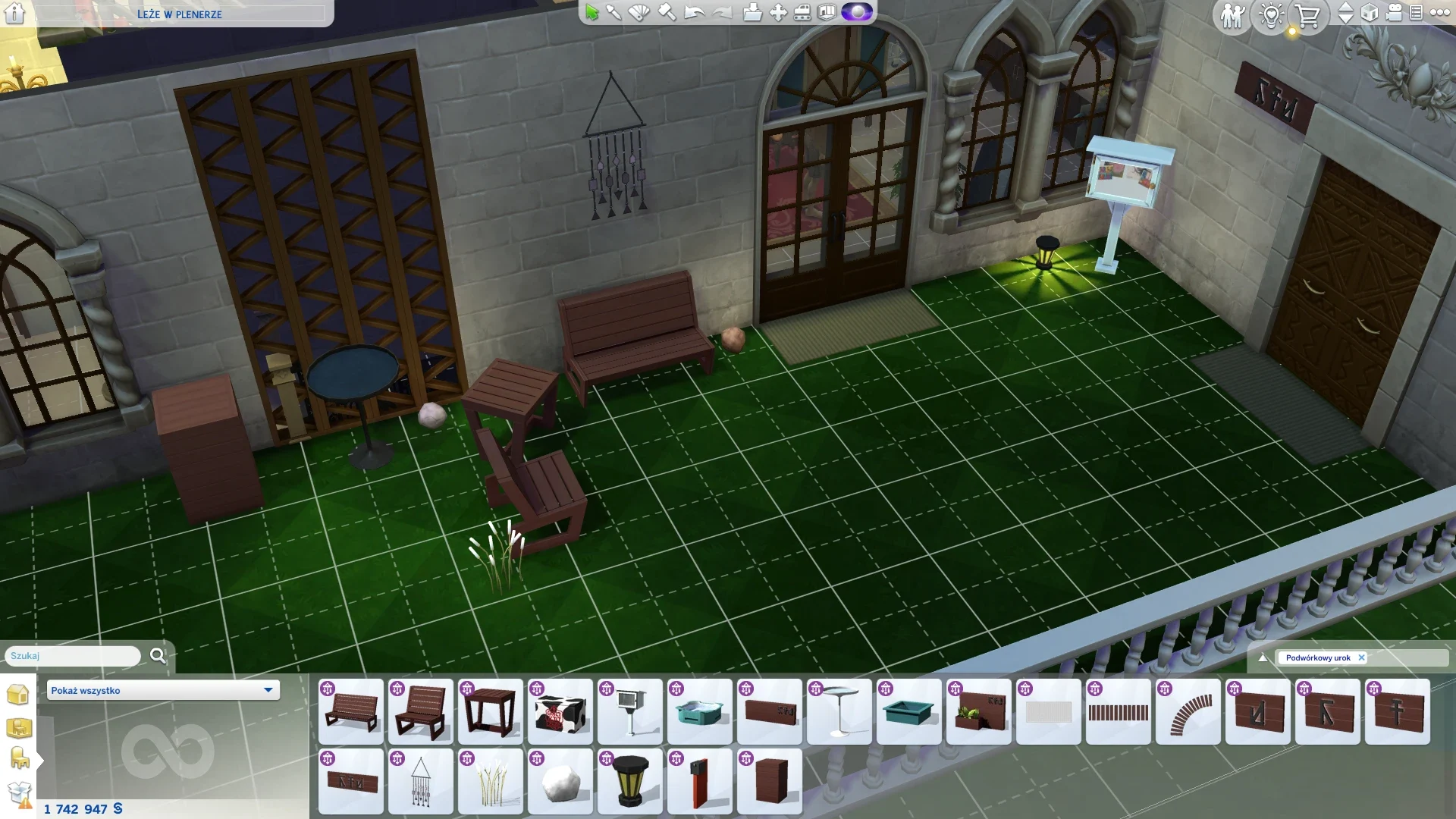1456x819 pixels.
Task: Select the wooden bench catalog item
Action: pyautogui.click(x=351, y=711)
